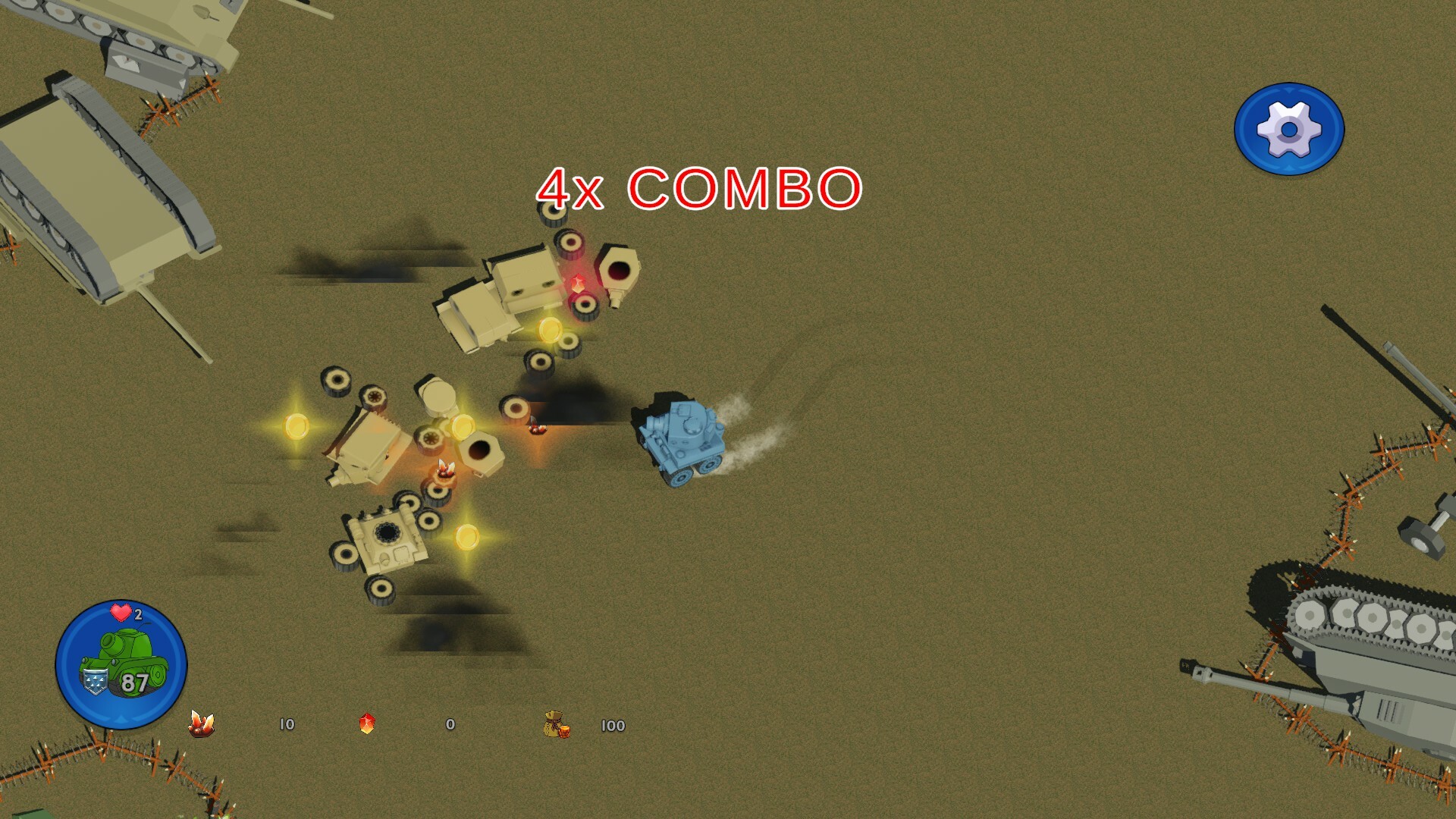Click the heart counter number 2
This screenshot has width=1456, height=819.
click(137, 613)
